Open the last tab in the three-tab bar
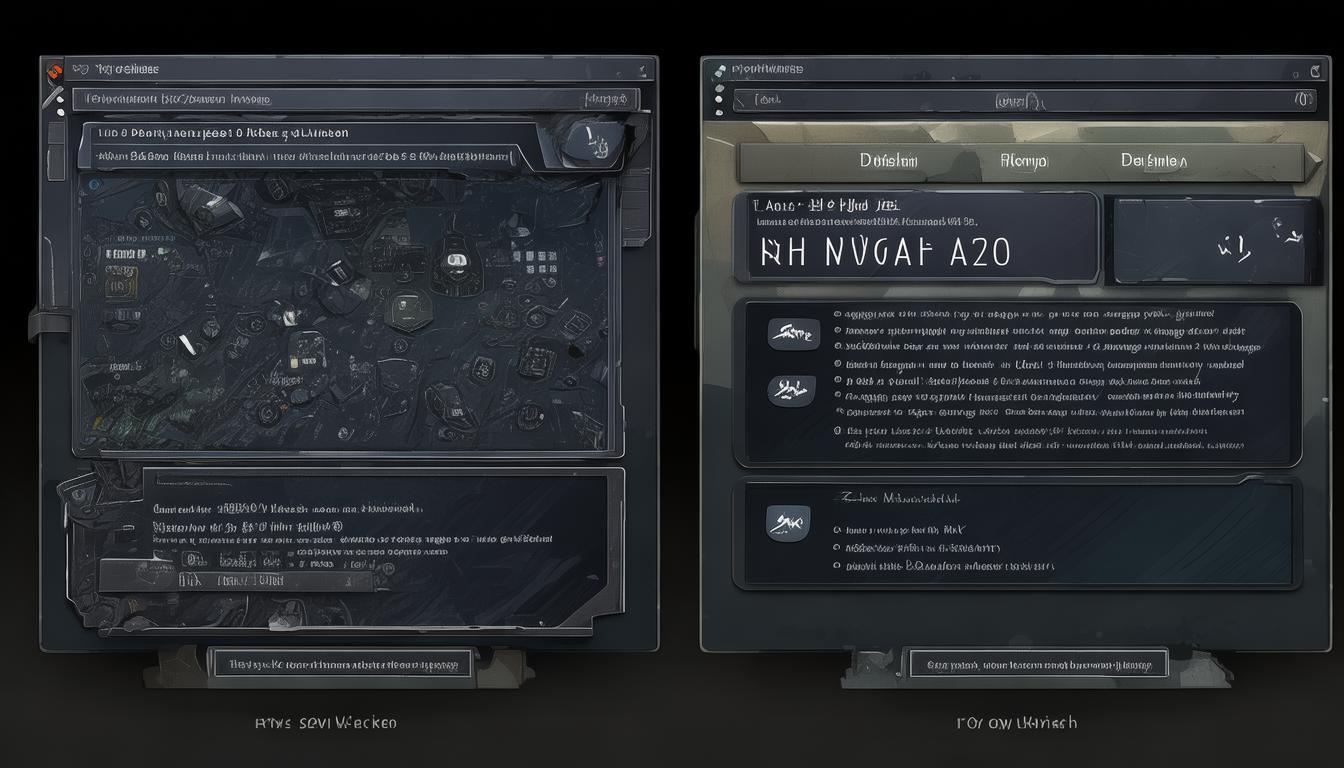Viewport: 1344px width, 768px height. (x=1154, y=161)
